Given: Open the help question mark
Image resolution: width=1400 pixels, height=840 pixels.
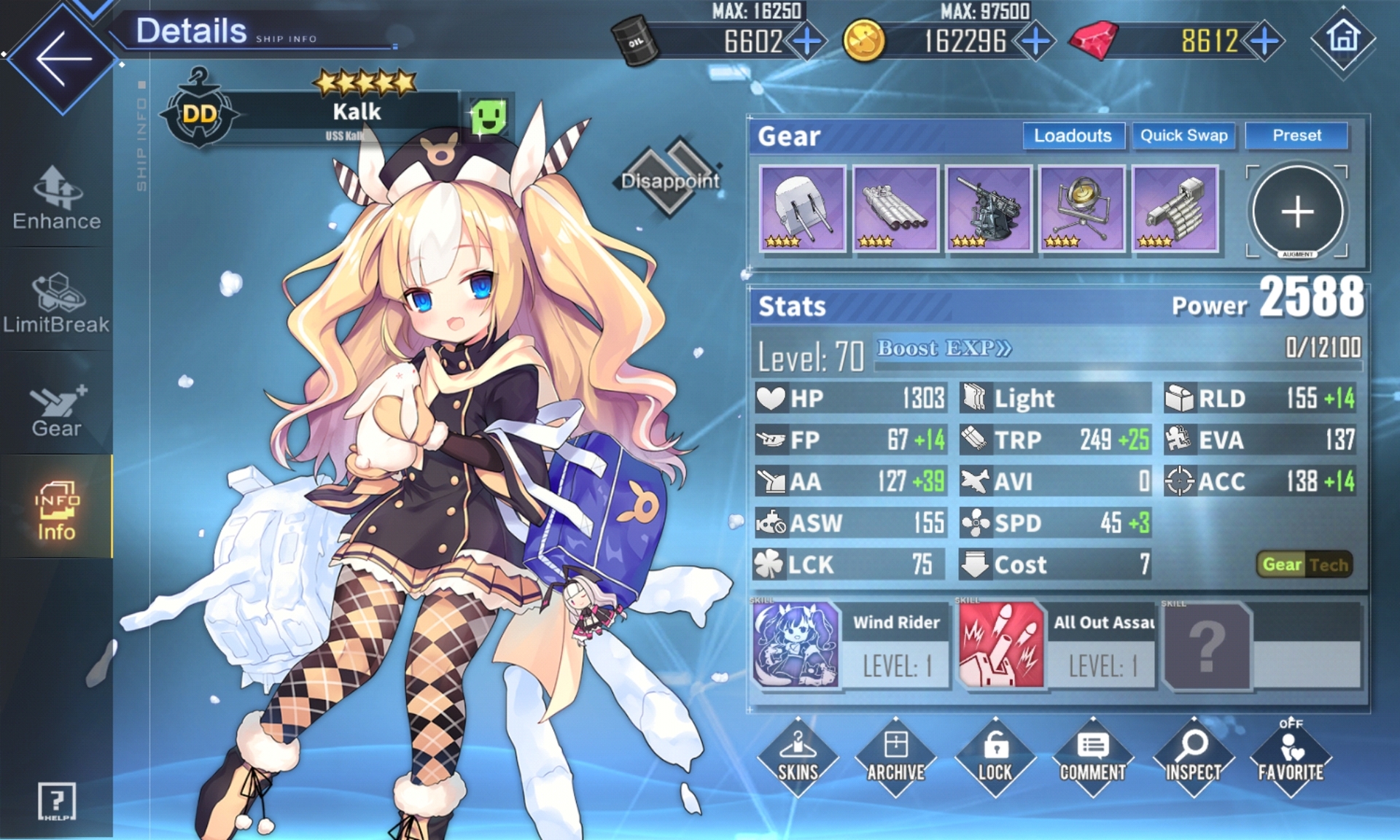Looking at the screenshot, I should 56,801.
